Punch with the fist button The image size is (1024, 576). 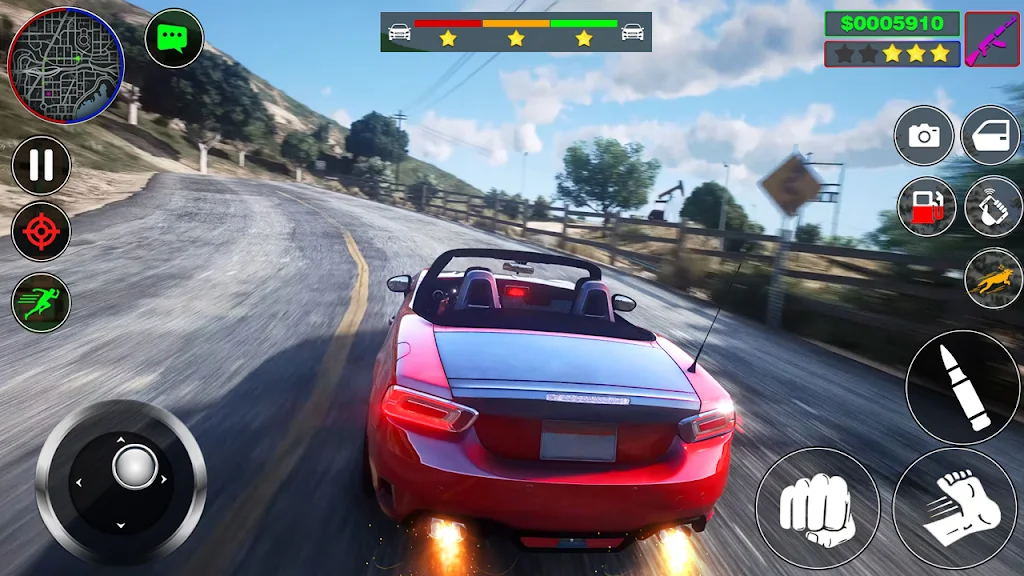point(817,508)
